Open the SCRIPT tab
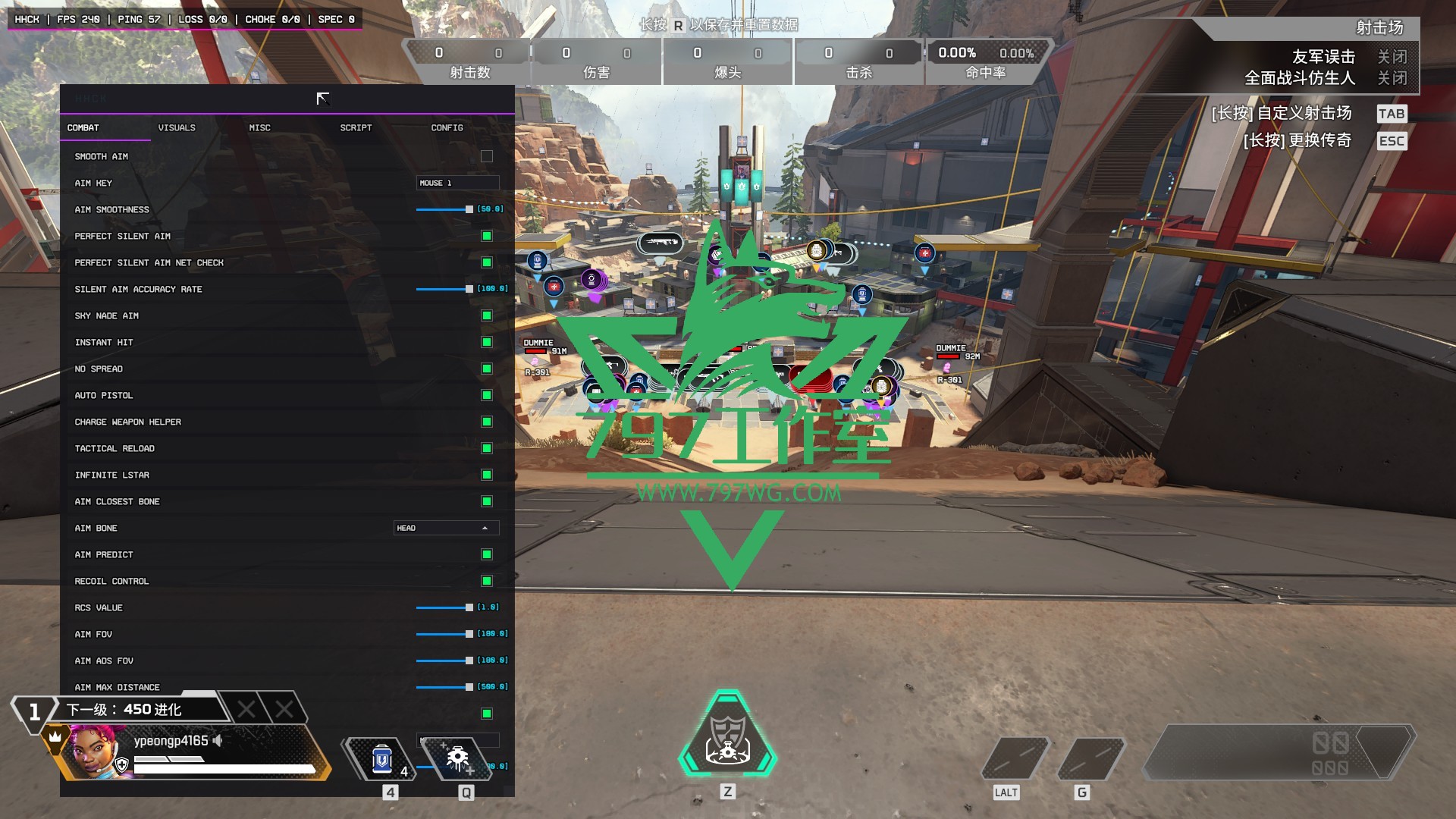1456x819 pixels. tap(355, 127)
